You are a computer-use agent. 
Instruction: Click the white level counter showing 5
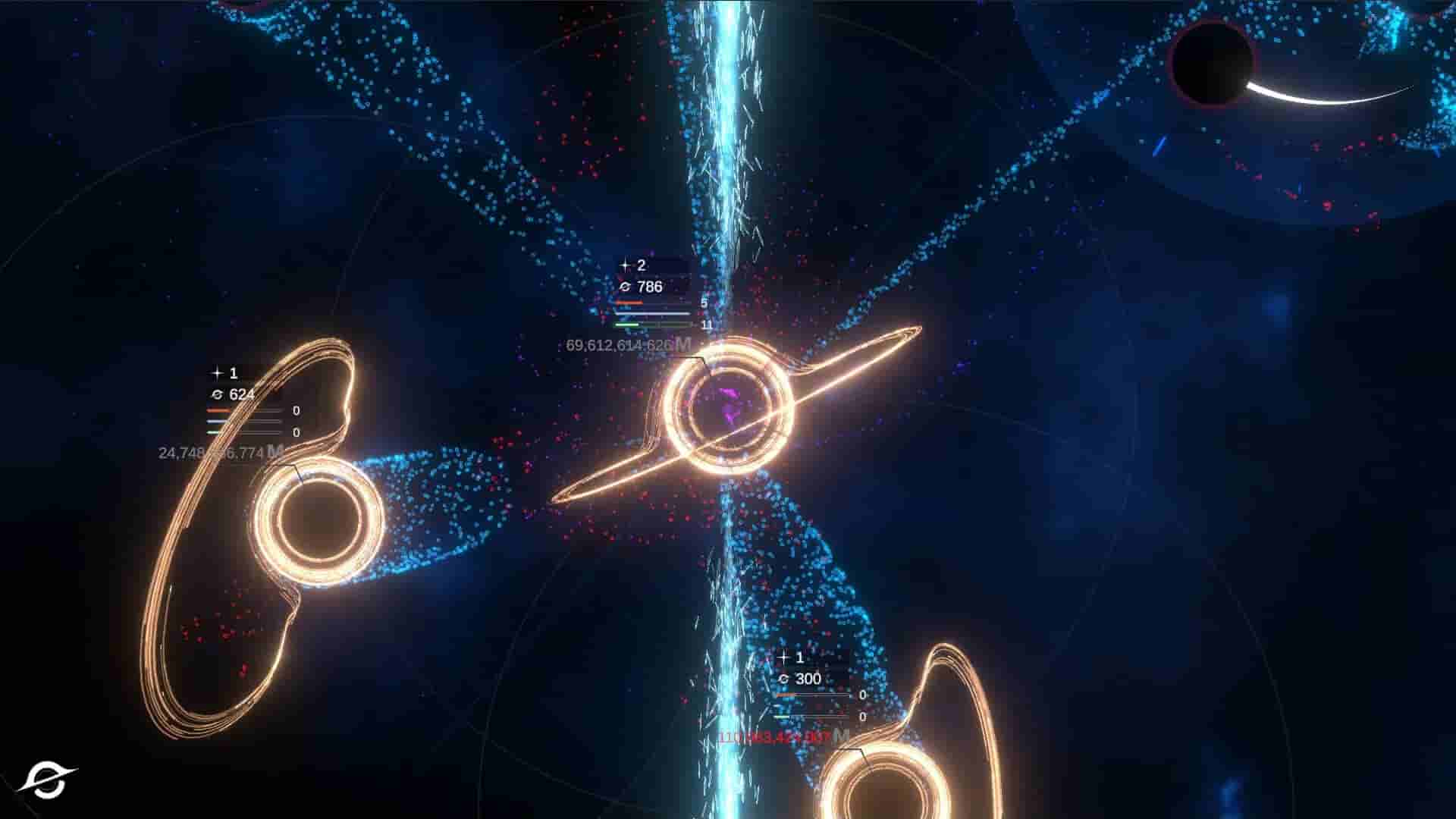tap(703, 302)
